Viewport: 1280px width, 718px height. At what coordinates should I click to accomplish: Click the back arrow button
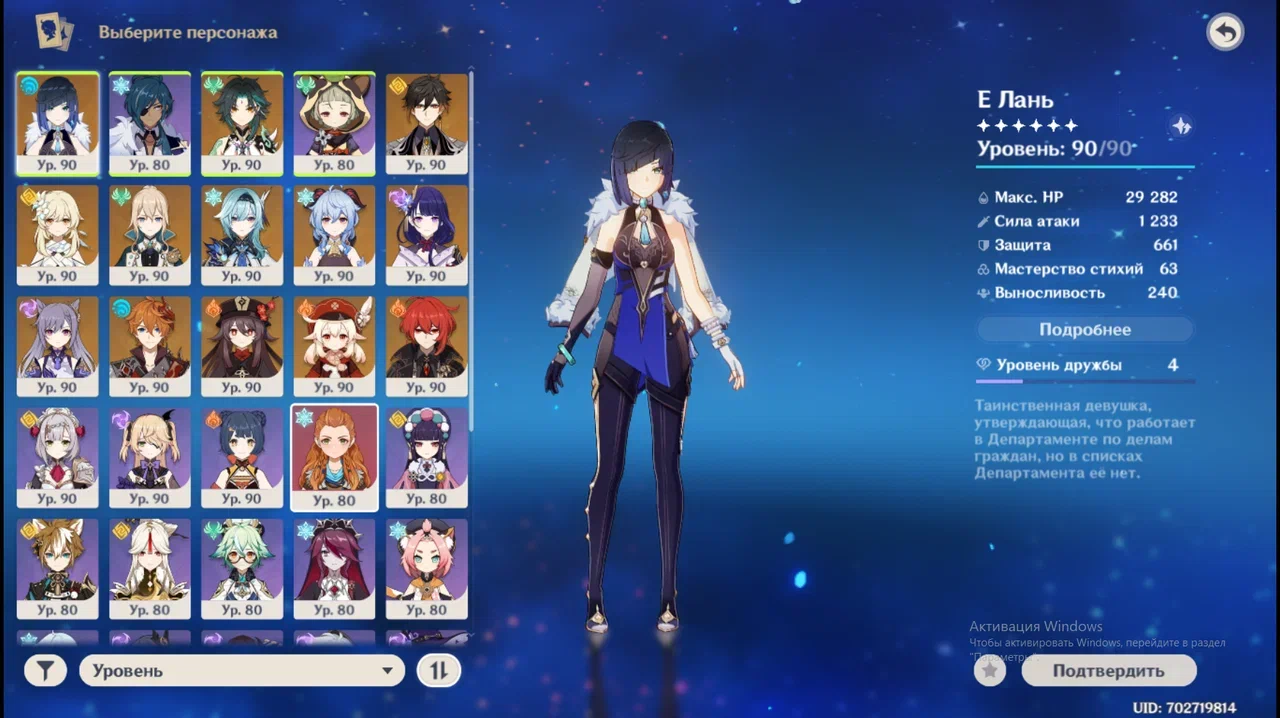(x=1225, y=33)
